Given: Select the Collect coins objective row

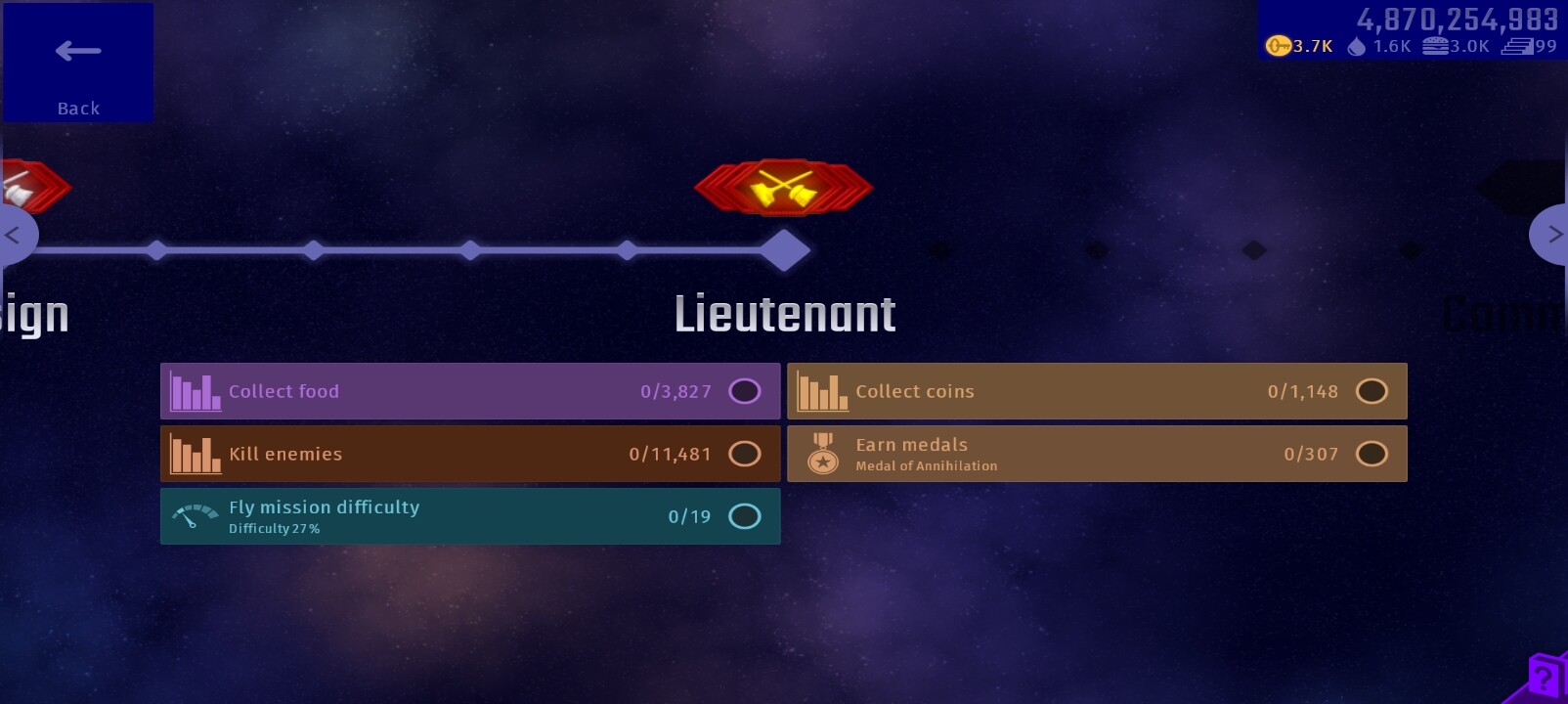Looking at the screenshot, I should pyautogui.click(x=1097, y=391).
